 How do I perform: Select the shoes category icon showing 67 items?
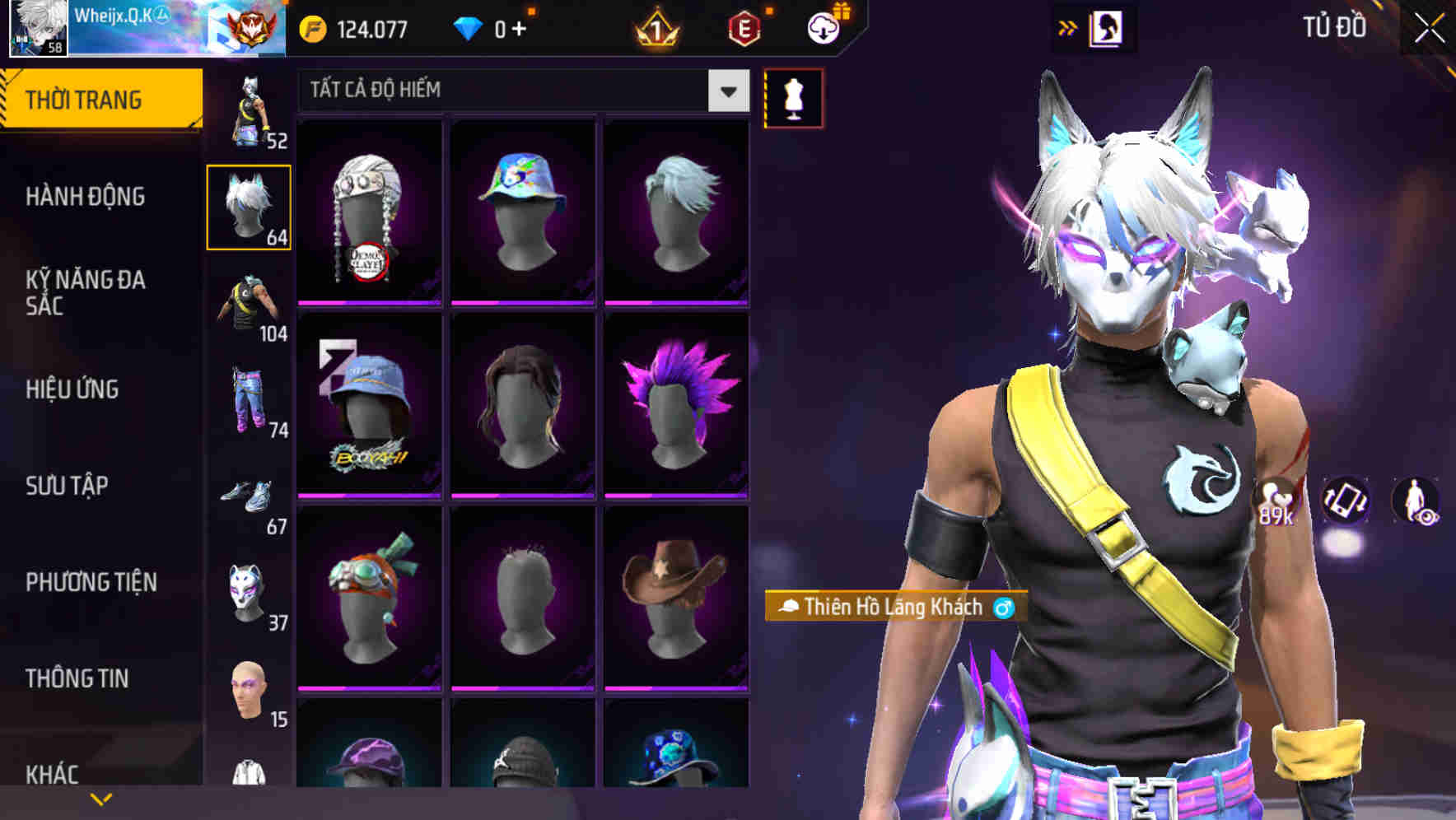pos(250,495)
